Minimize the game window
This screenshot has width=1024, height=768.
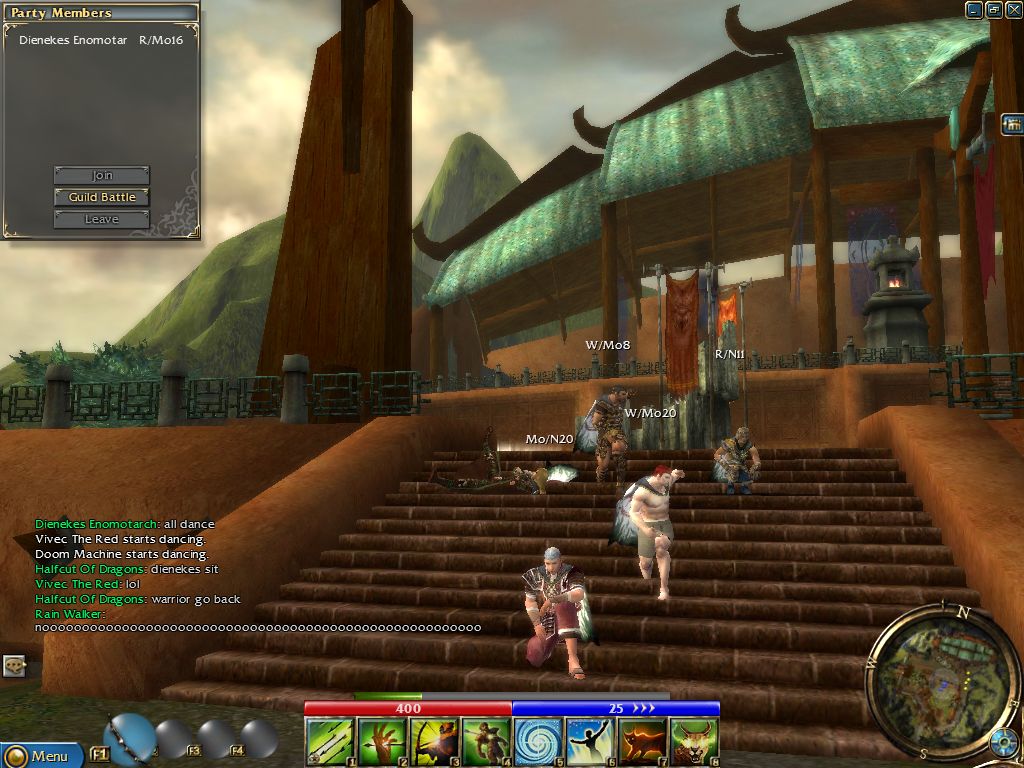tap(974, 10)
